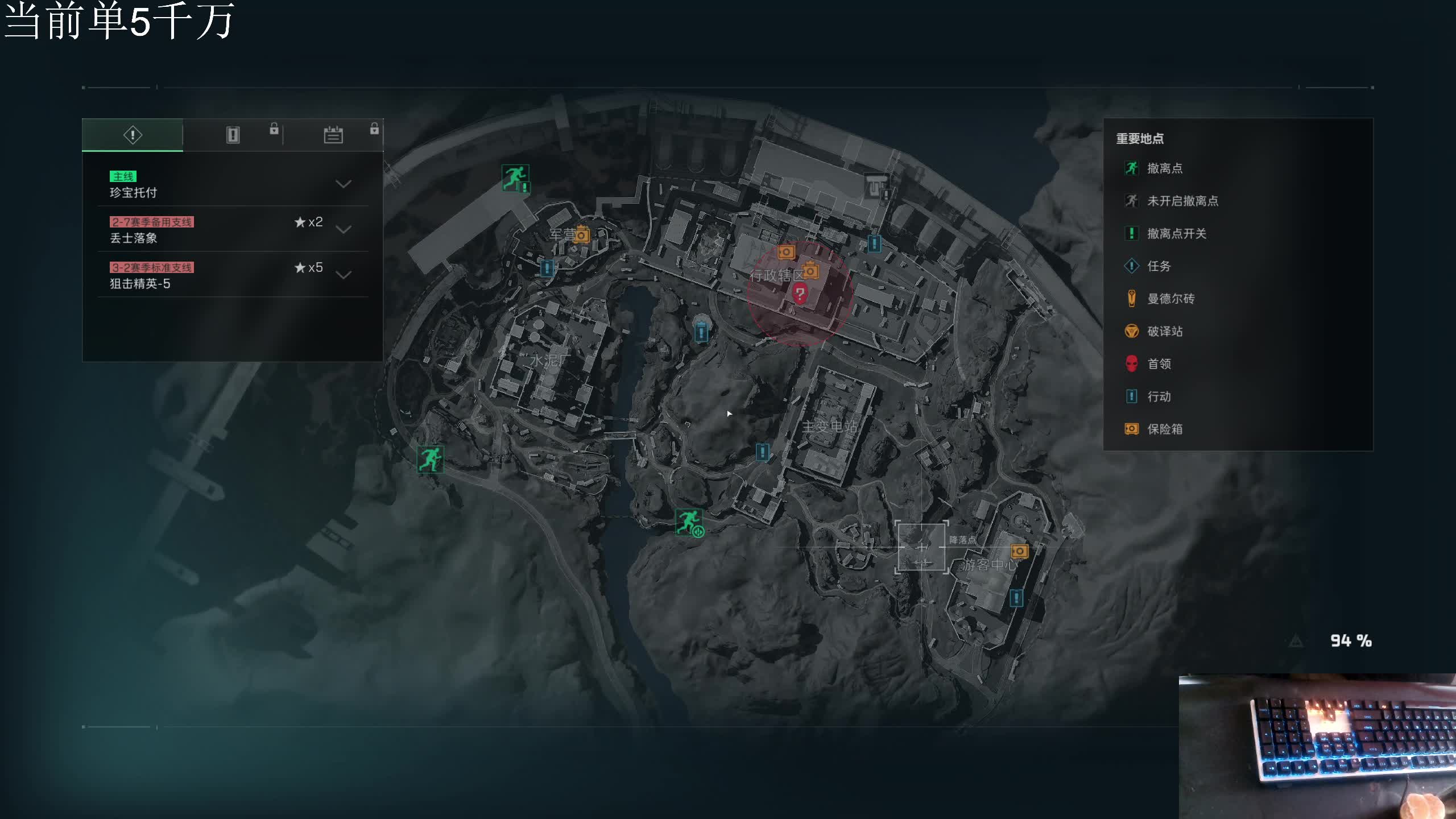Select the safe marker beside 军营

tap(582, 234)
